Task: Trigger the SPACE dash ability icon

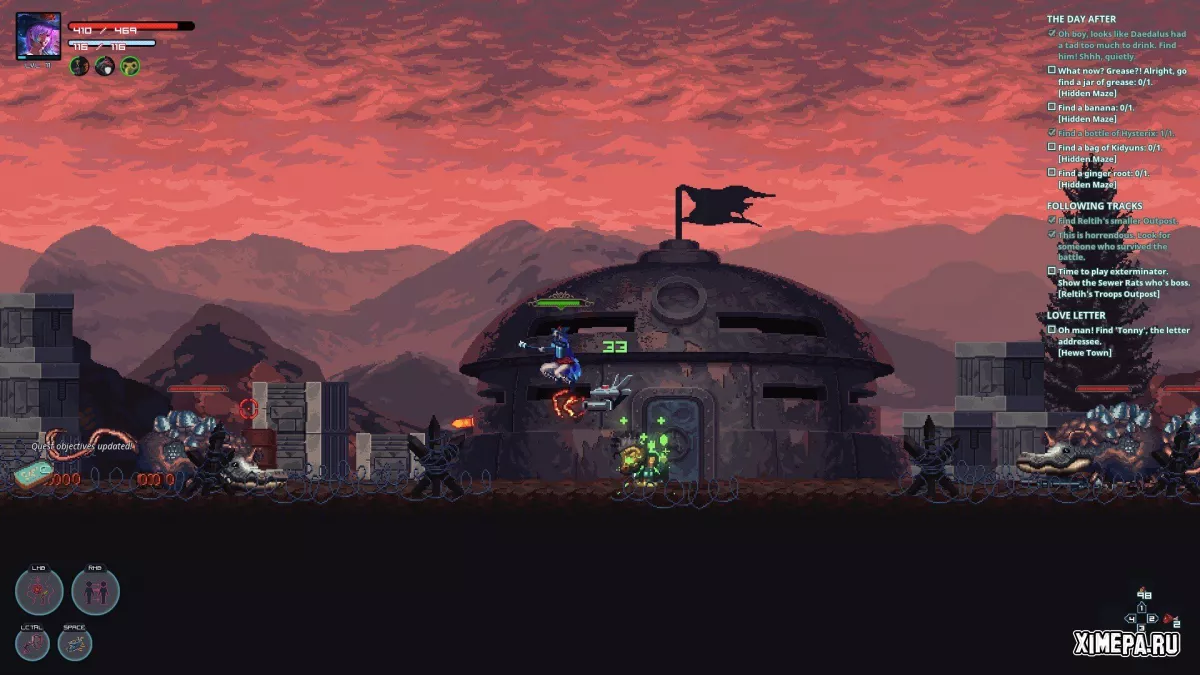Action: [75, 643]
